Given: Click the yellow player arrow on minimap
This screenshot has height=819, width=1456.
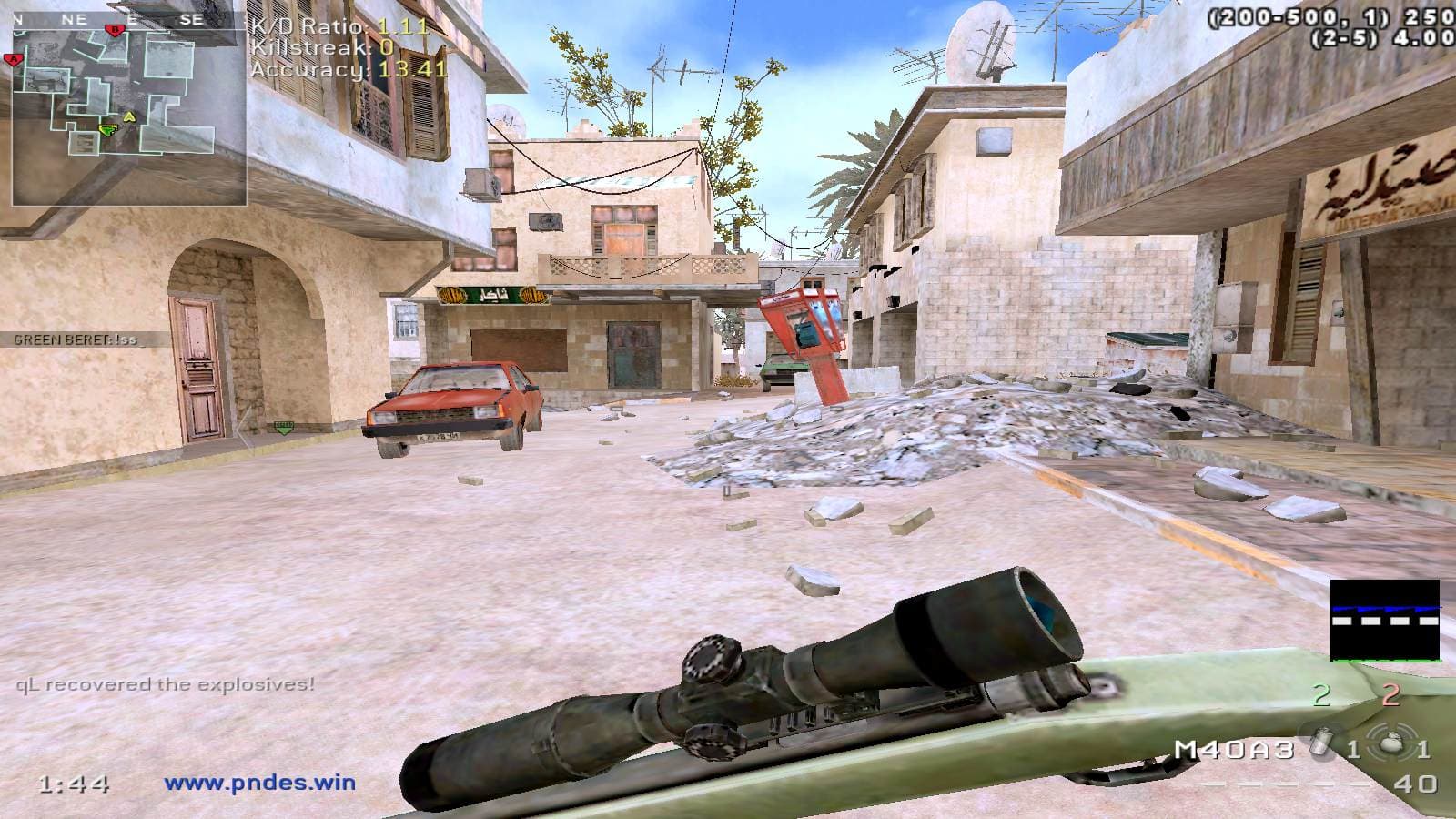Looking at the screenshot, I should coord(129,116).
